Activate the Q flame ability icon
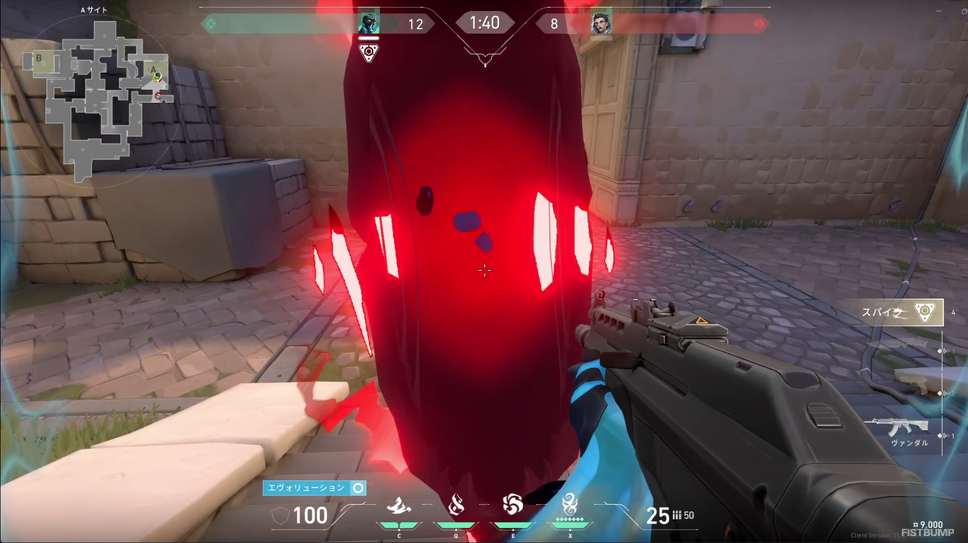 point(456,505)
